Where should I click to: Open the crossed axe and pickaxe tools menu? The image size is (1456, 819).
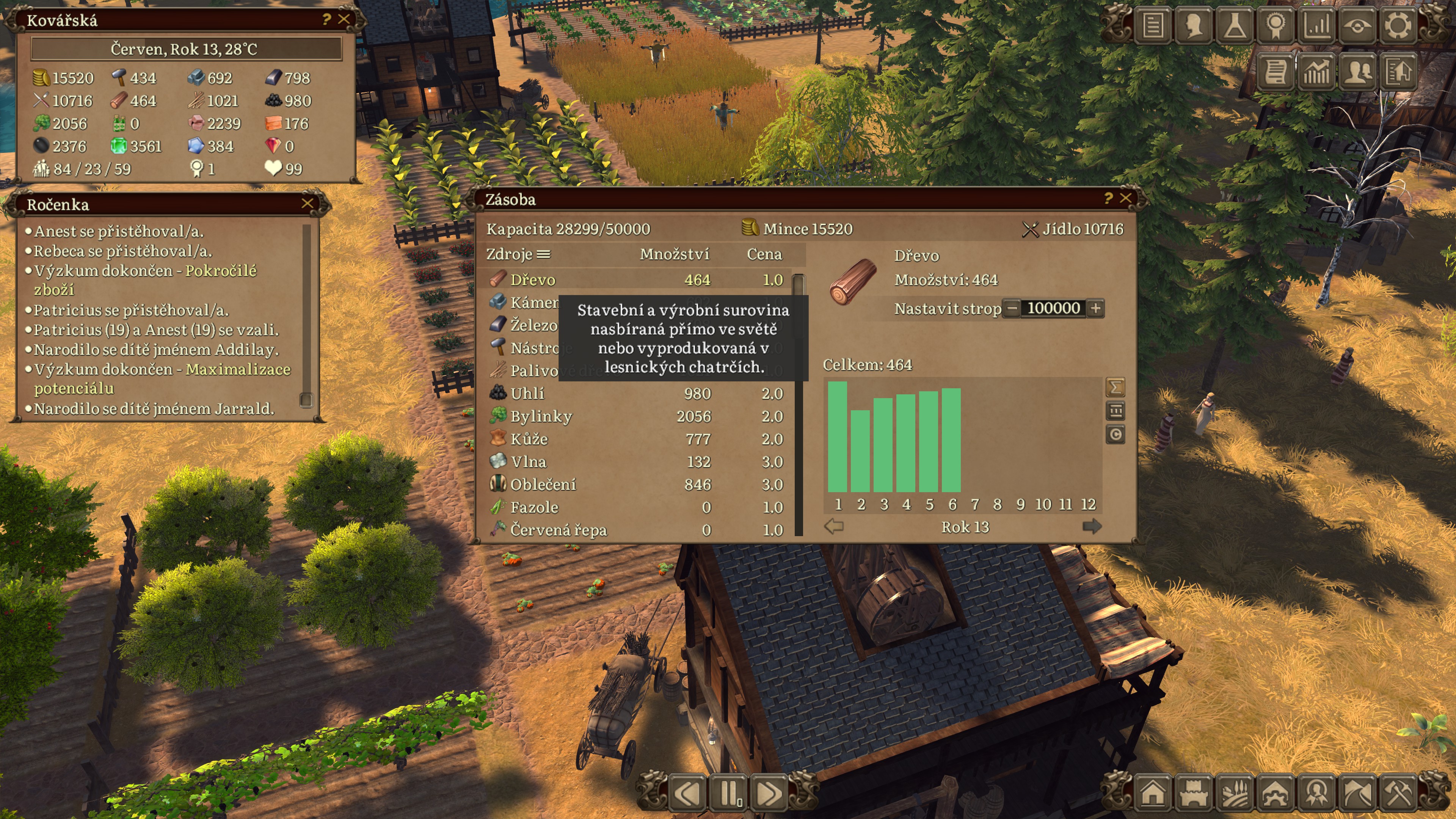[1398, 792]
